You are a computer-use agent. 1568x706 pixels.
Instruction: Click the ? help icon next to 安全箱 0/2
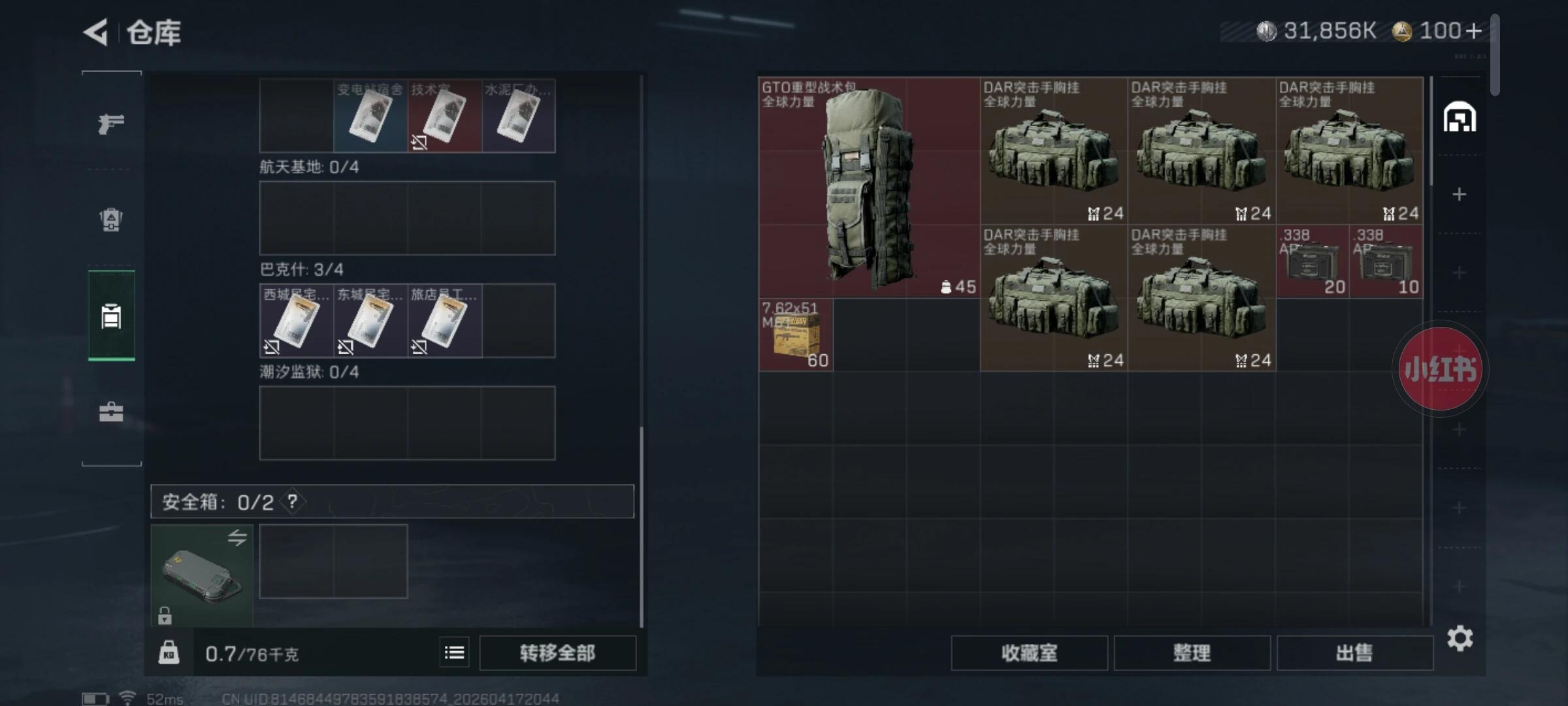(292, 502)
